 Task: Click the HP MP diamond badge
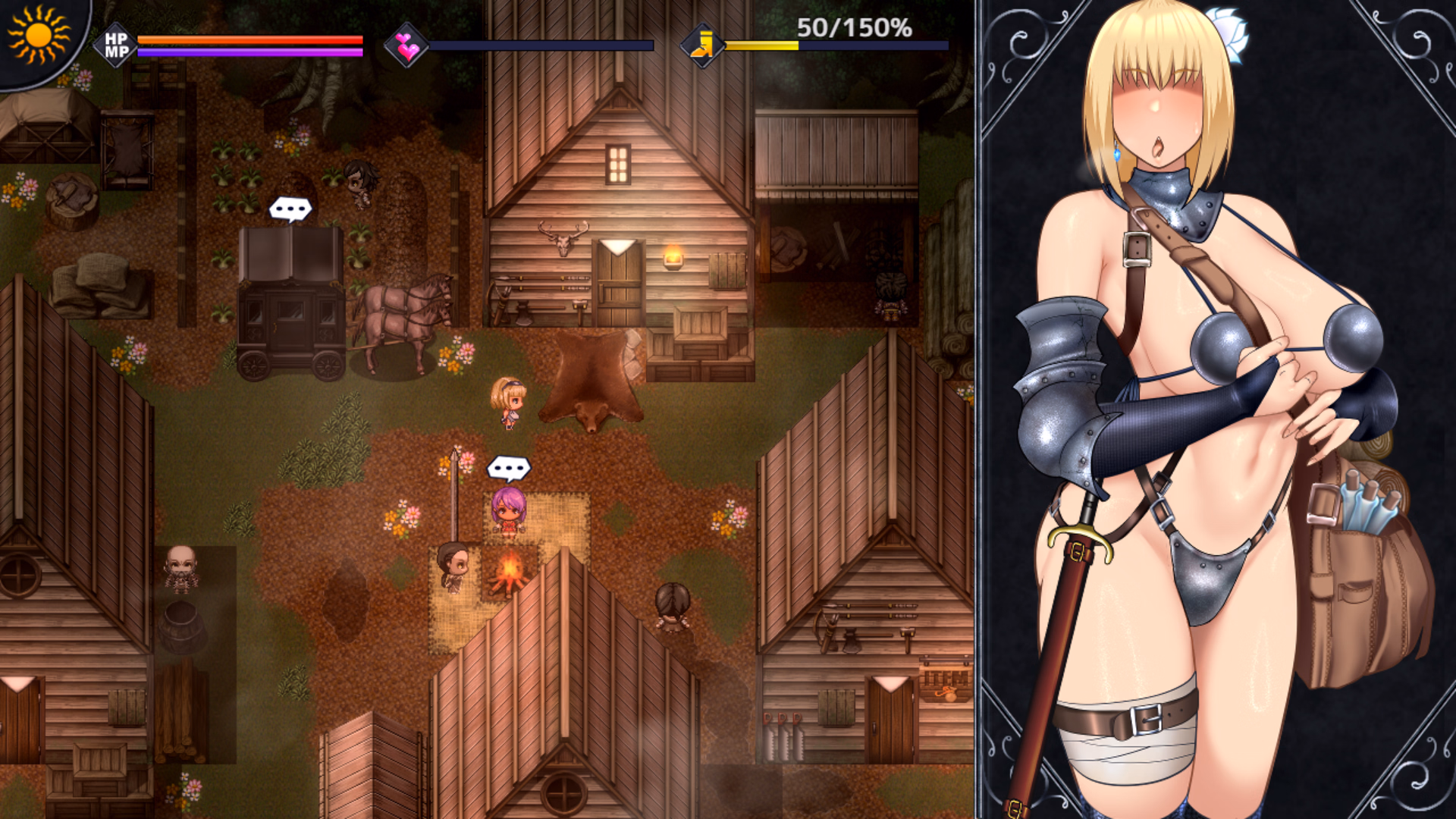(x=116, y=45)
